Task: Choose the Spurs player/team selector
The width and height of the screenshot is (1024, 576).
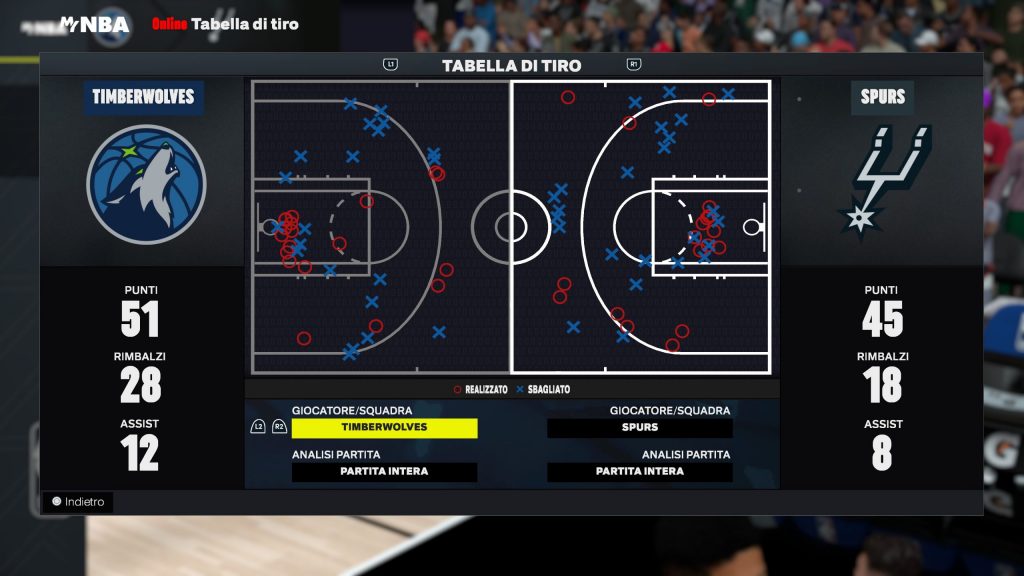Action: click(x=640, y=427)
